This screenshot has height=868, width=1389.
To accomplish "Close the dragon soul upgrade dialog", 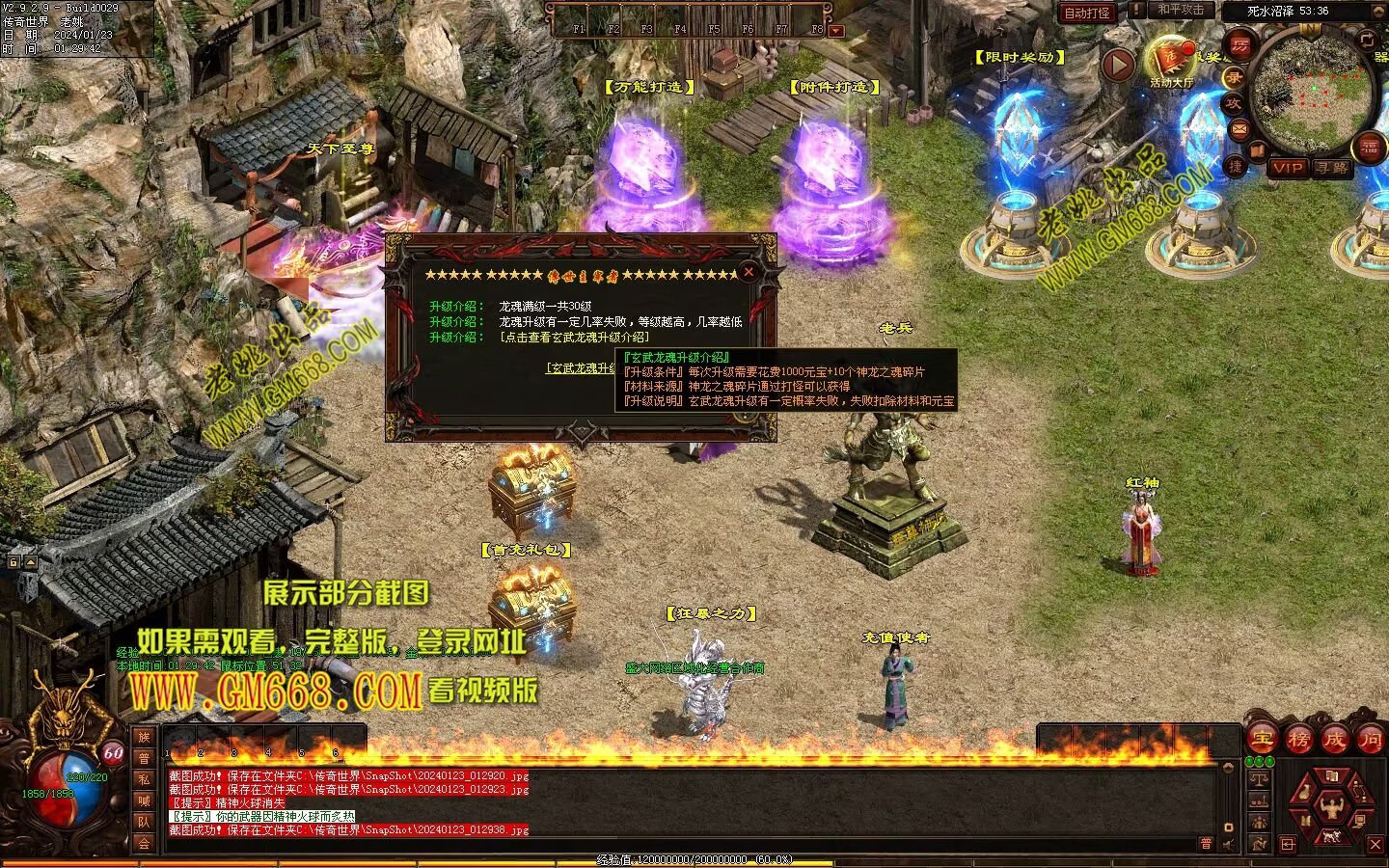I will pos(749,272).
